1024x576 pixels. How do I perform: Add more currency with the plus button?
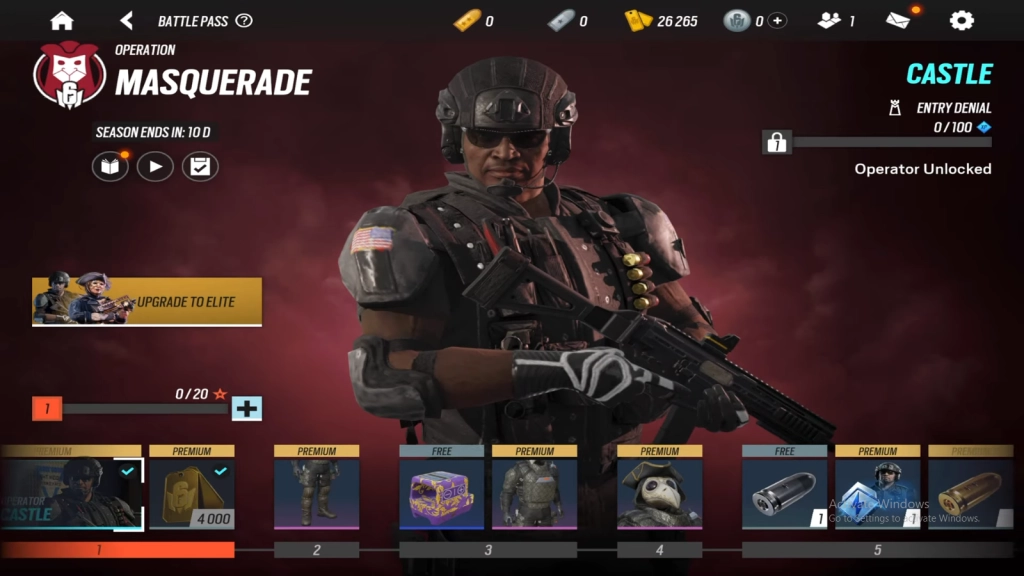pos(777,20)
